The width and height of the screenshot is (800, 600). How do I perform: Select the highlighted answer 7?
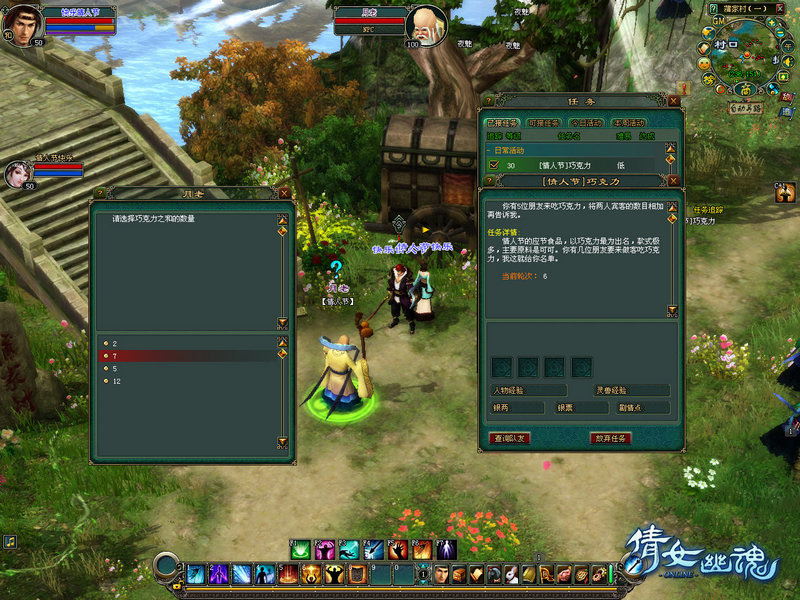point(115,356)
